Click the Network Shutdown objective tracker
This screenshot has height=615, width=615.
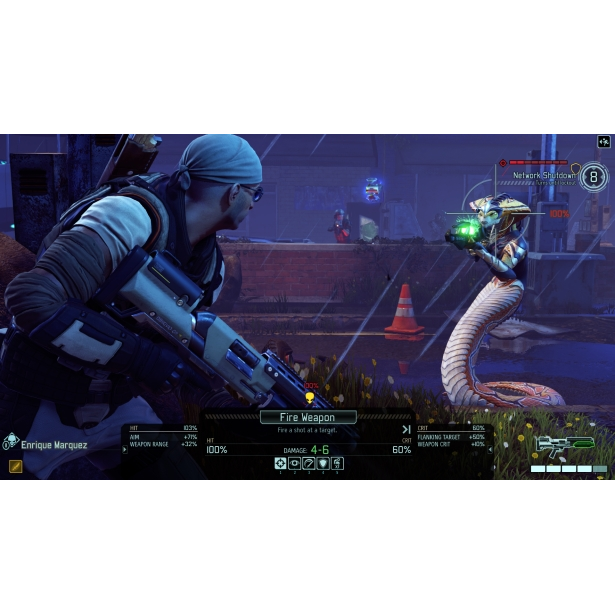pos(543,175)
